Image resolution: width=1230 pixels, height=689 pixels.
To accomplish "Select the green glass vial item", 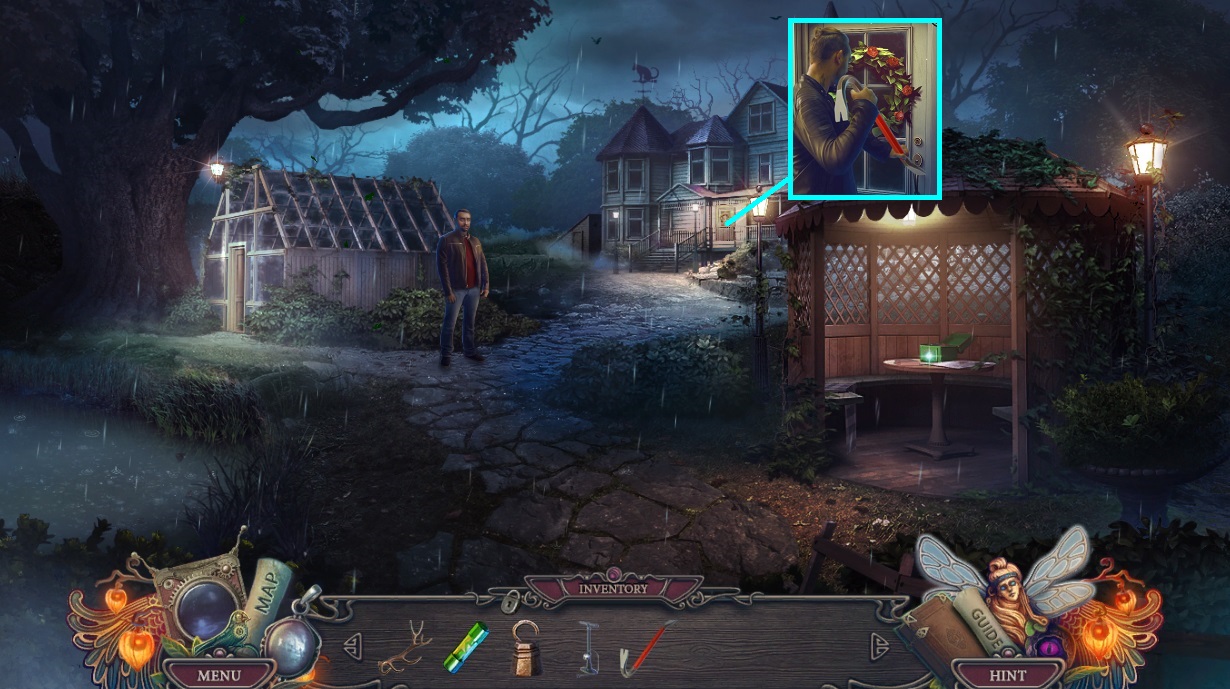I will pyautogui.click(x=465, y=643).
